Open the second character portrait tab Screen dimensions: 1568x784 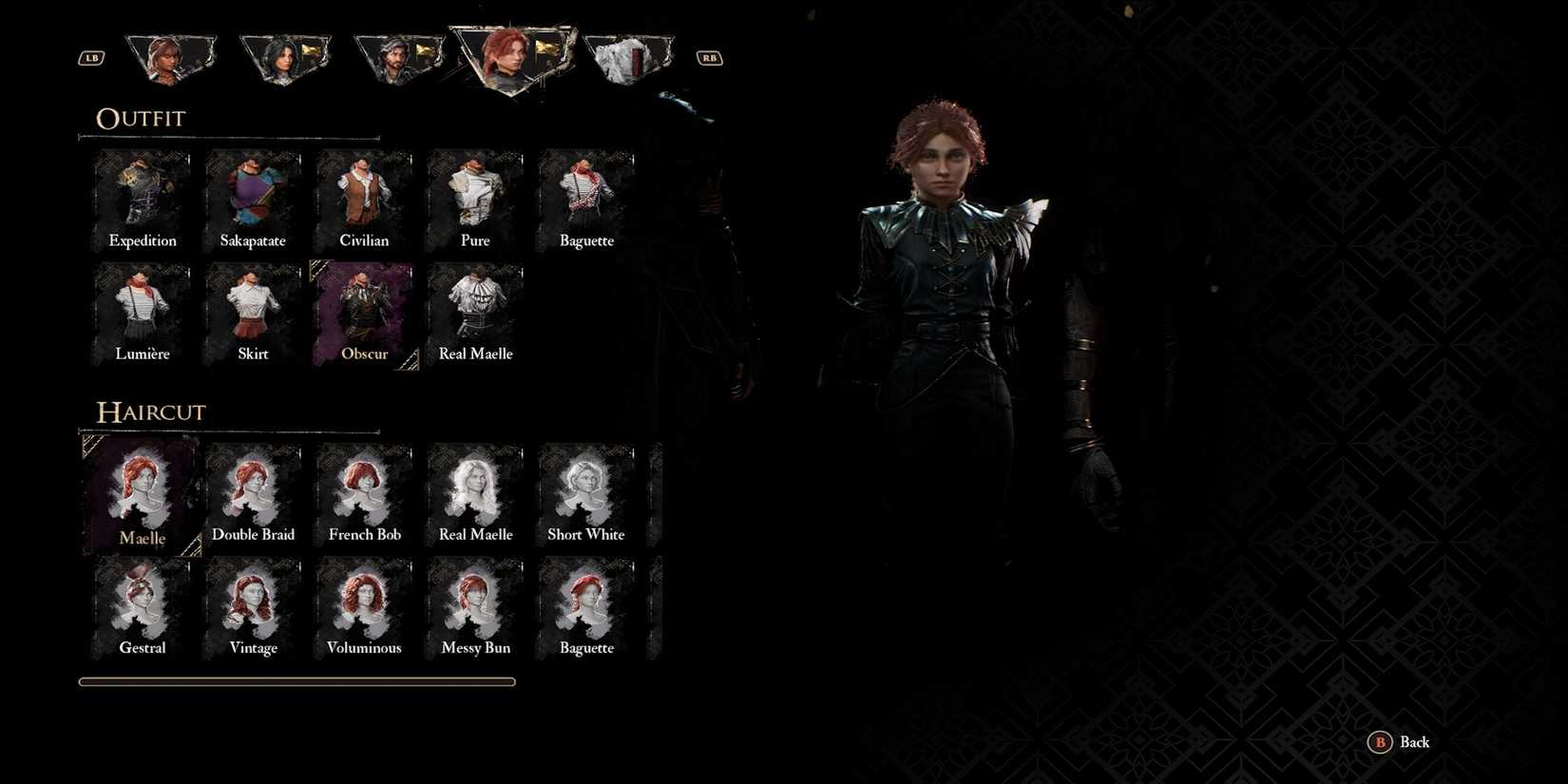click(x=285, y=57)
